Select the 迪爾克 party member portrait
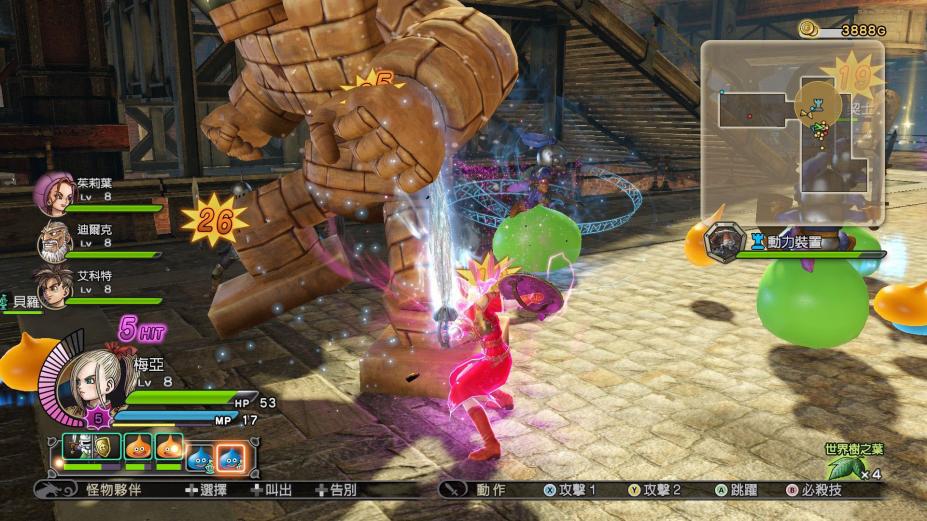This screenshot has height=521, width=927. point(55,240)
